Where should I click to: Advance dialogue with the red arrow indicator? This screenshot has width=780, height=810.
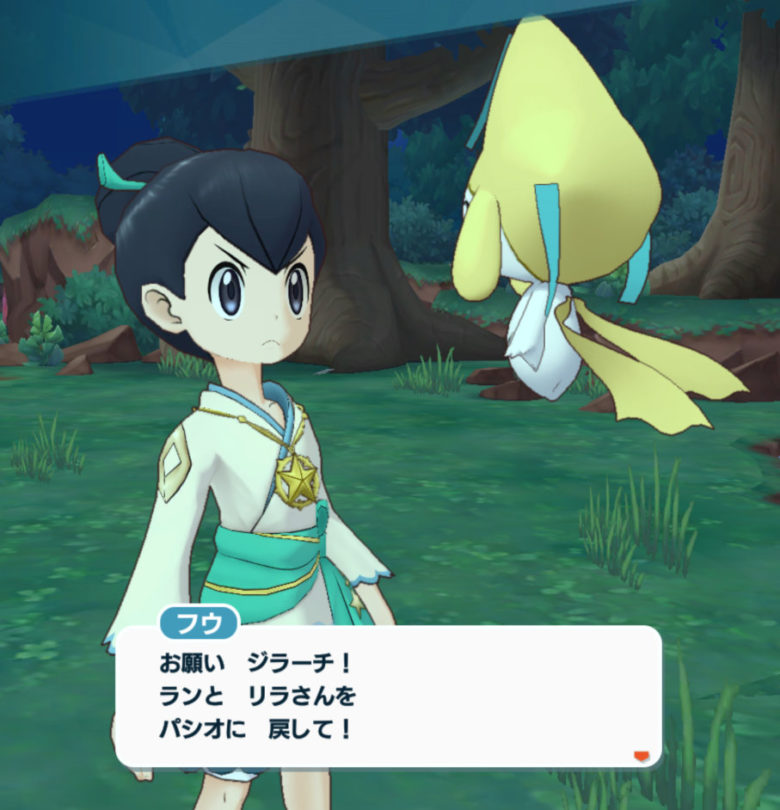point(641,754)
